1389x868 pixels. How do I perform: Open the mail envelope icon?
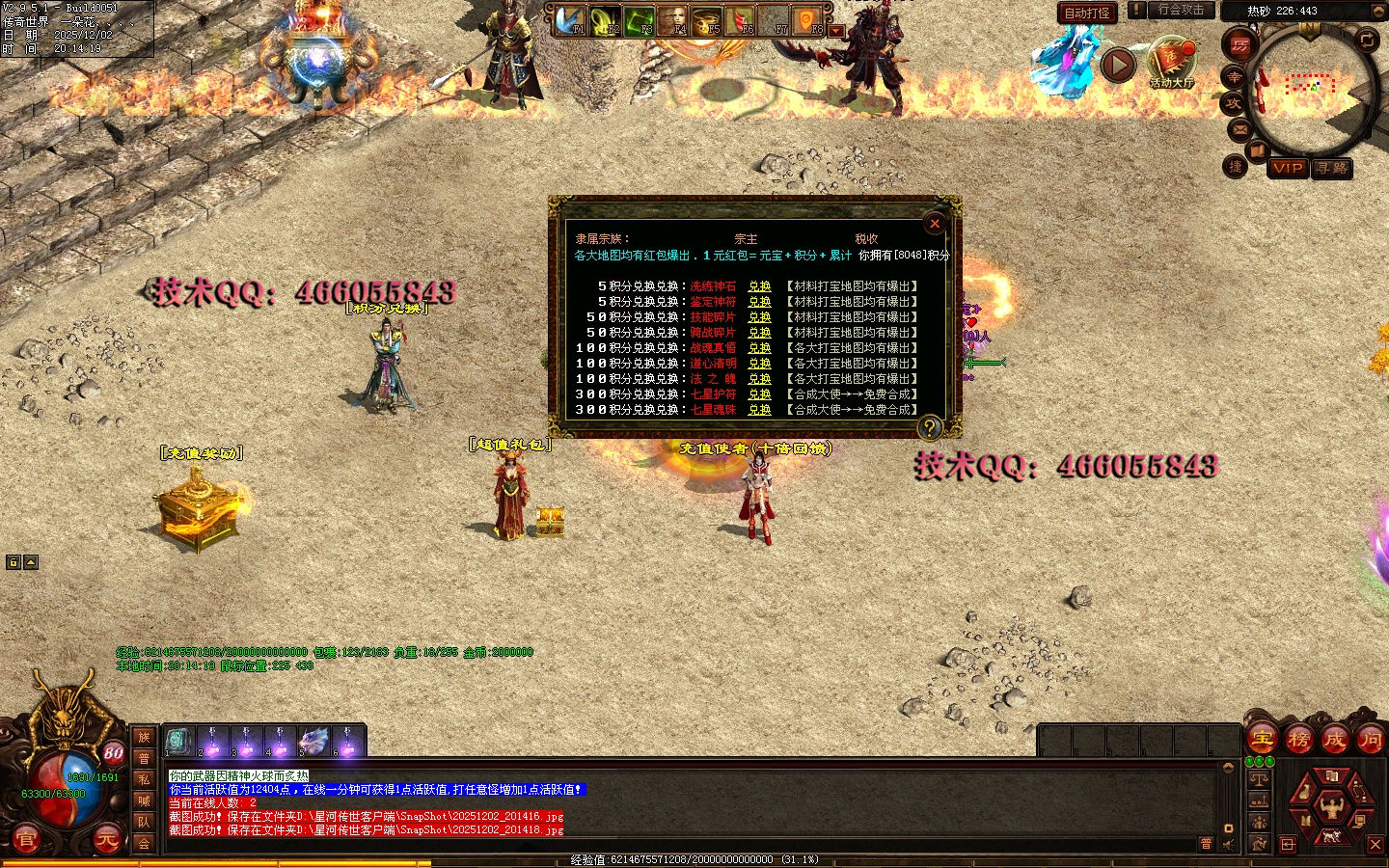click(x=1240, y=129)
